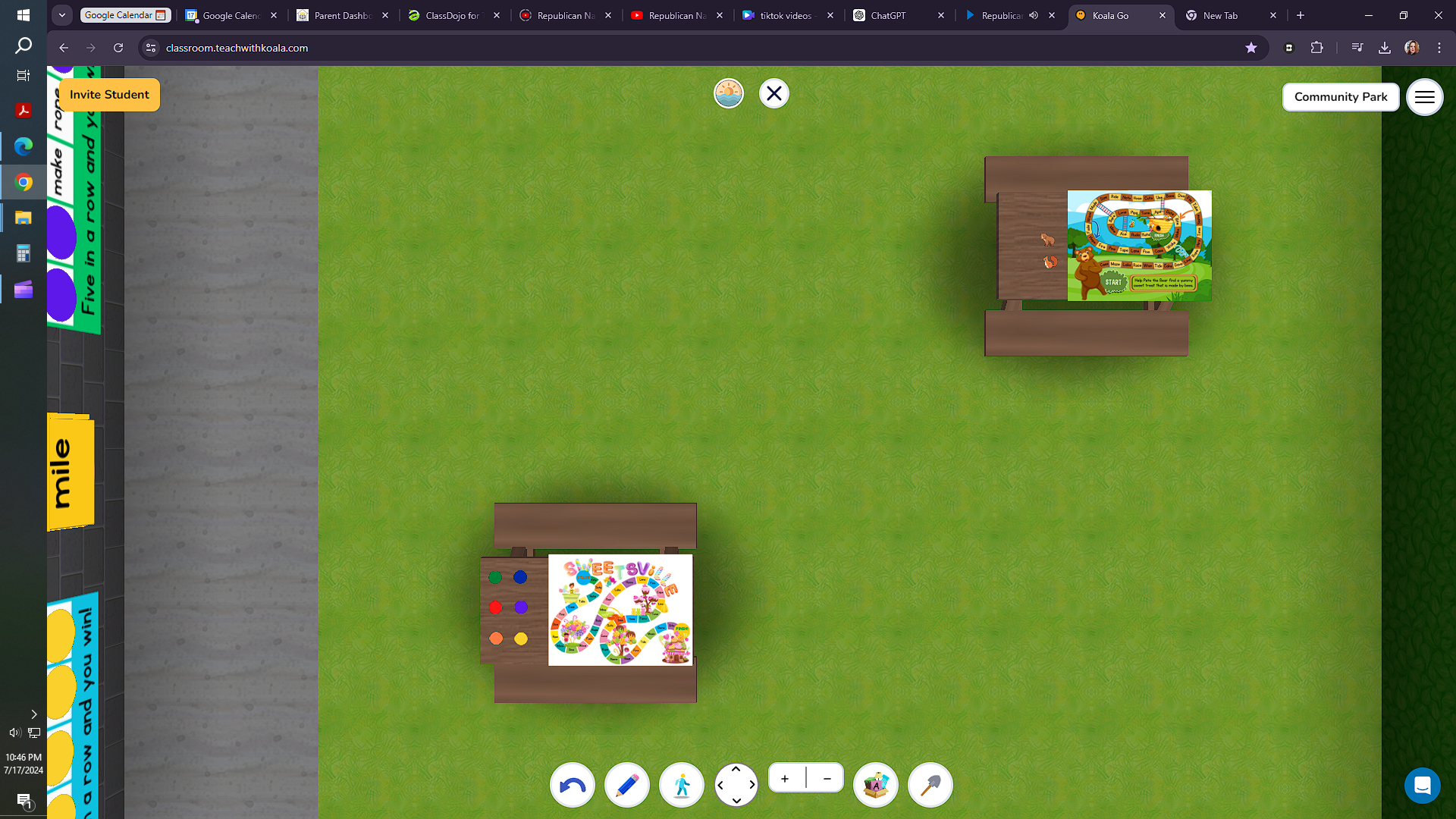
Task: Click the Community Park label button
Action: click(x=1341, y=96)
